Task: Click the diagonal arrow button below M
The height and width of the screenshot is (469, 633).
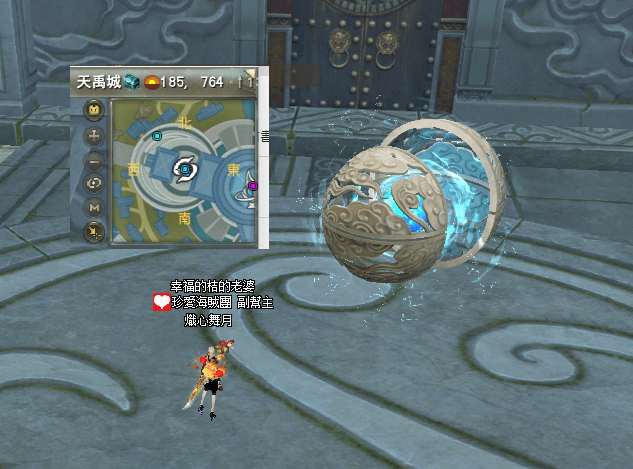Action: pyautogui.click(x=94, y=232)
